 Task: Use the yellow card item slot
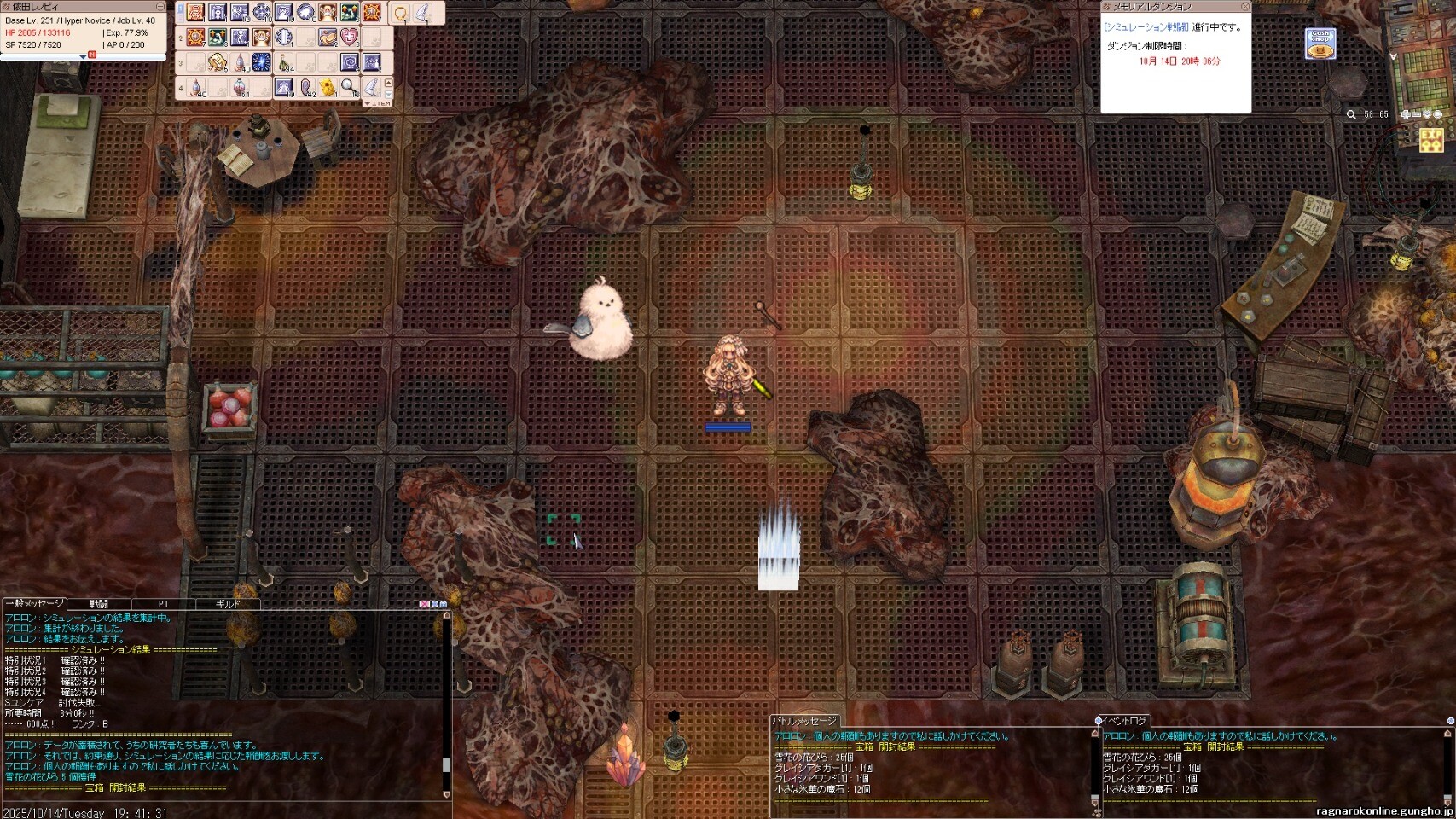pos(328,87)
